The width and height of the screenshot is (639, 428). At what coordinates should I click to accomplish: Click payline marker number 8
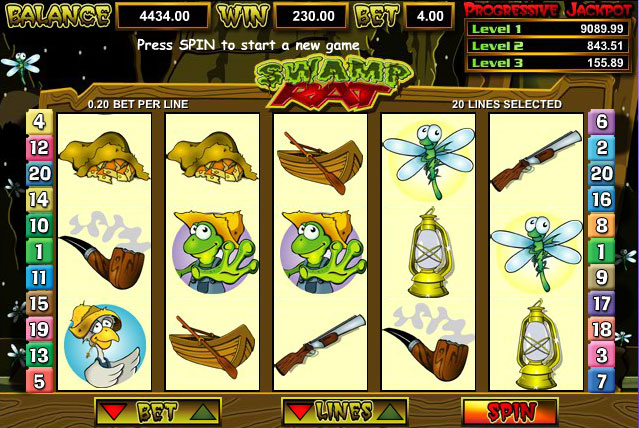pyautogui.click(x=601, y=225)
